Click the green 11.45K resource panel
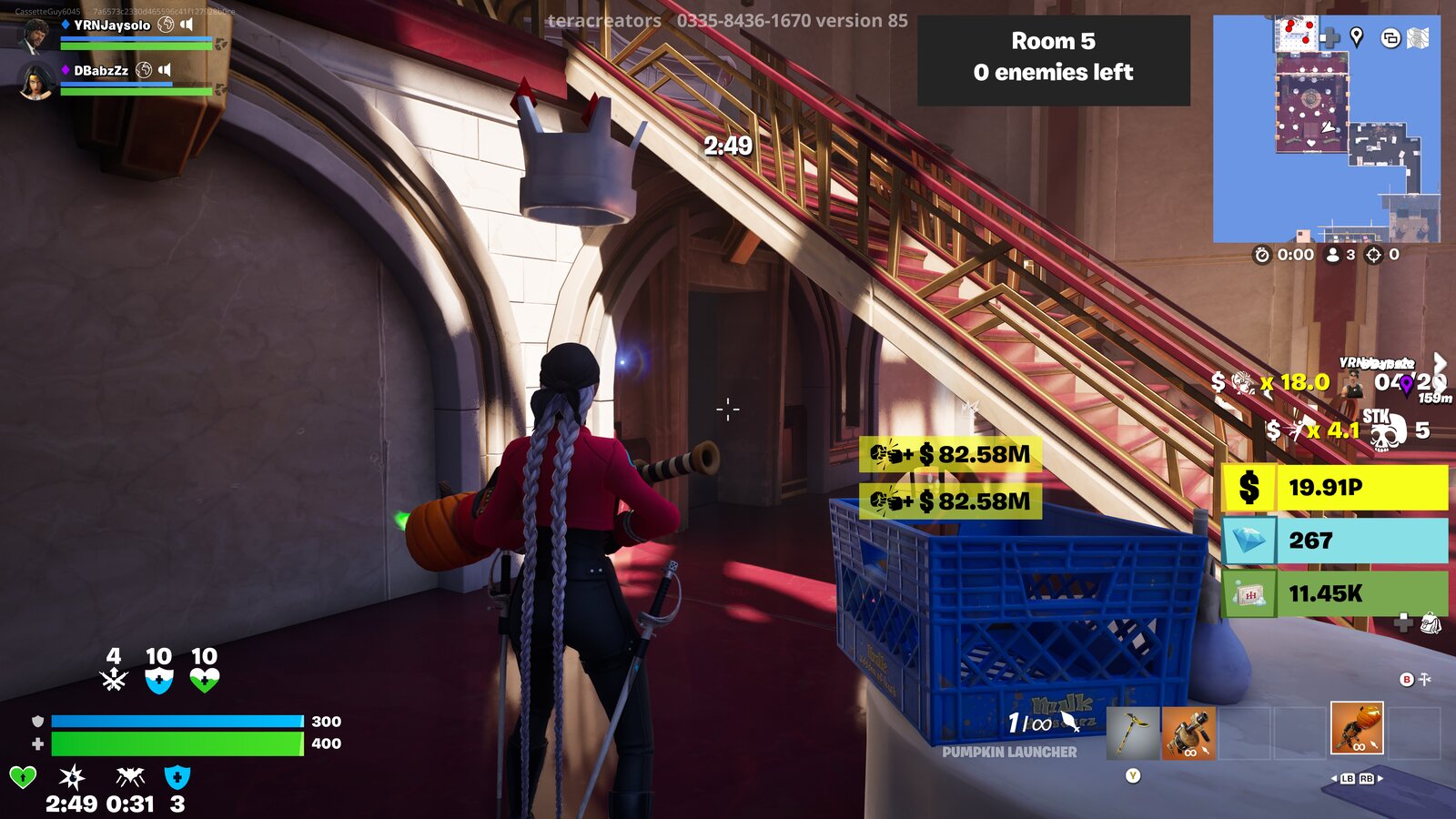 pos(1334,593)
